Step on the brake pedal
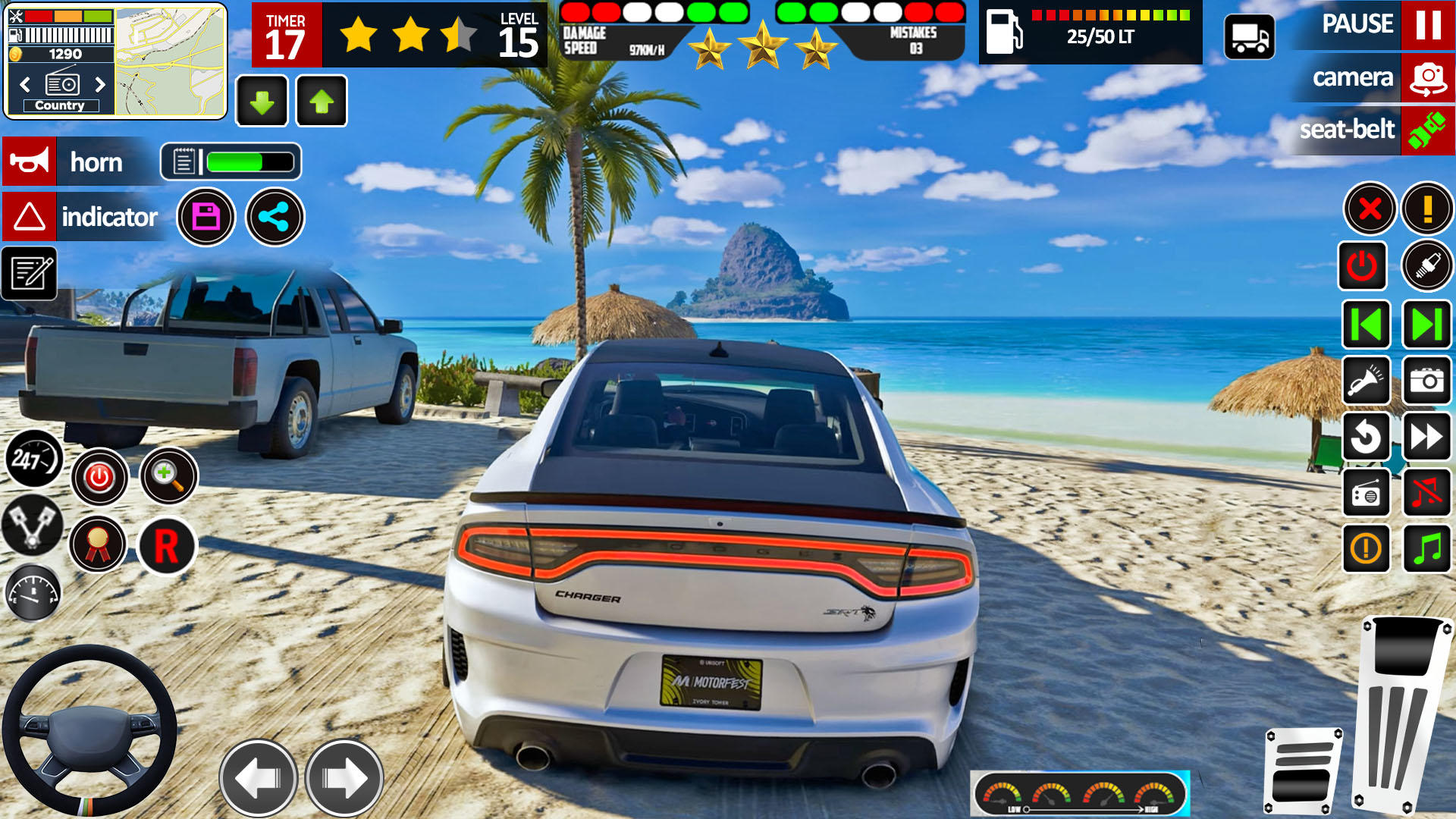Image resolution: width=1456 pixels, height=819 pixels. tap(1303, 770)
